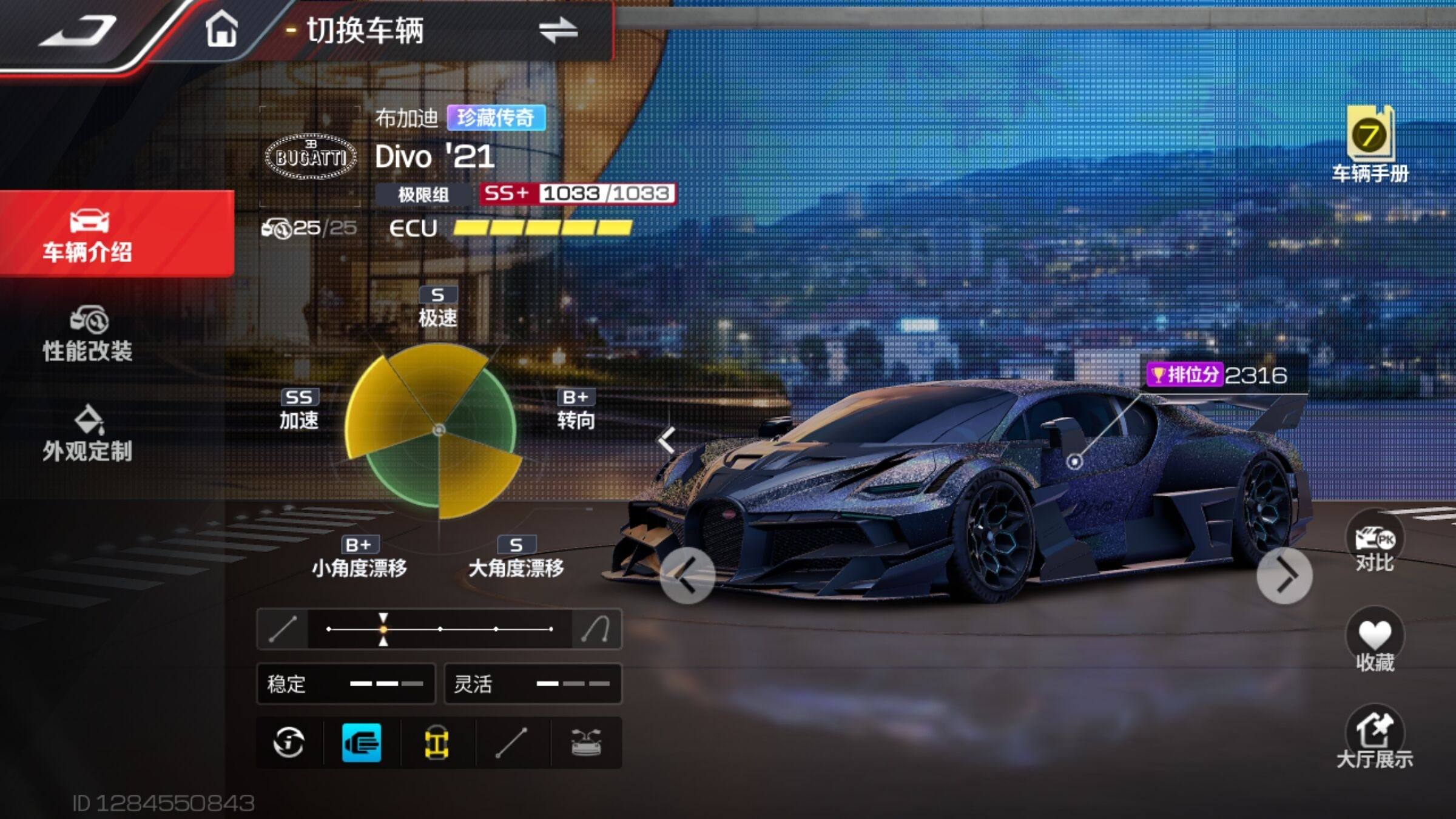Select the yellow chassis icon
Viewport: 1456px width, 819px height.
click(x=437, y=743)
